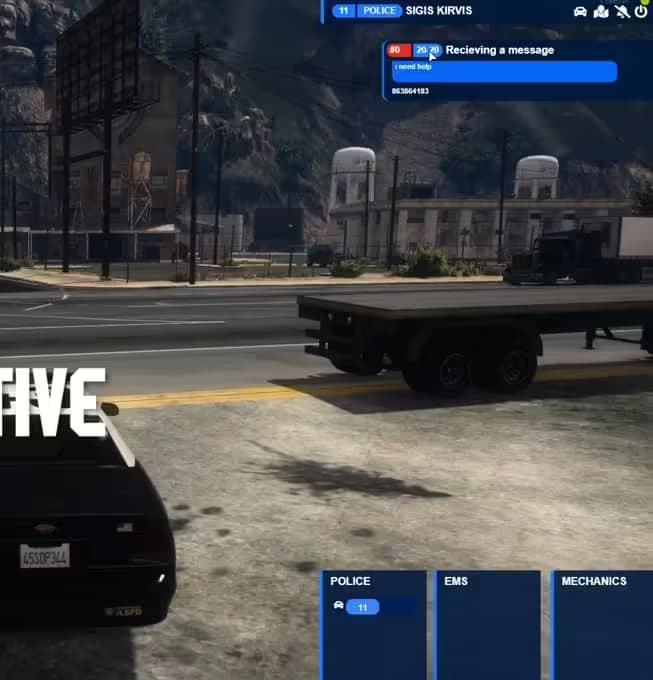Select the red #0 tag on the message

[x=395, y=50]
